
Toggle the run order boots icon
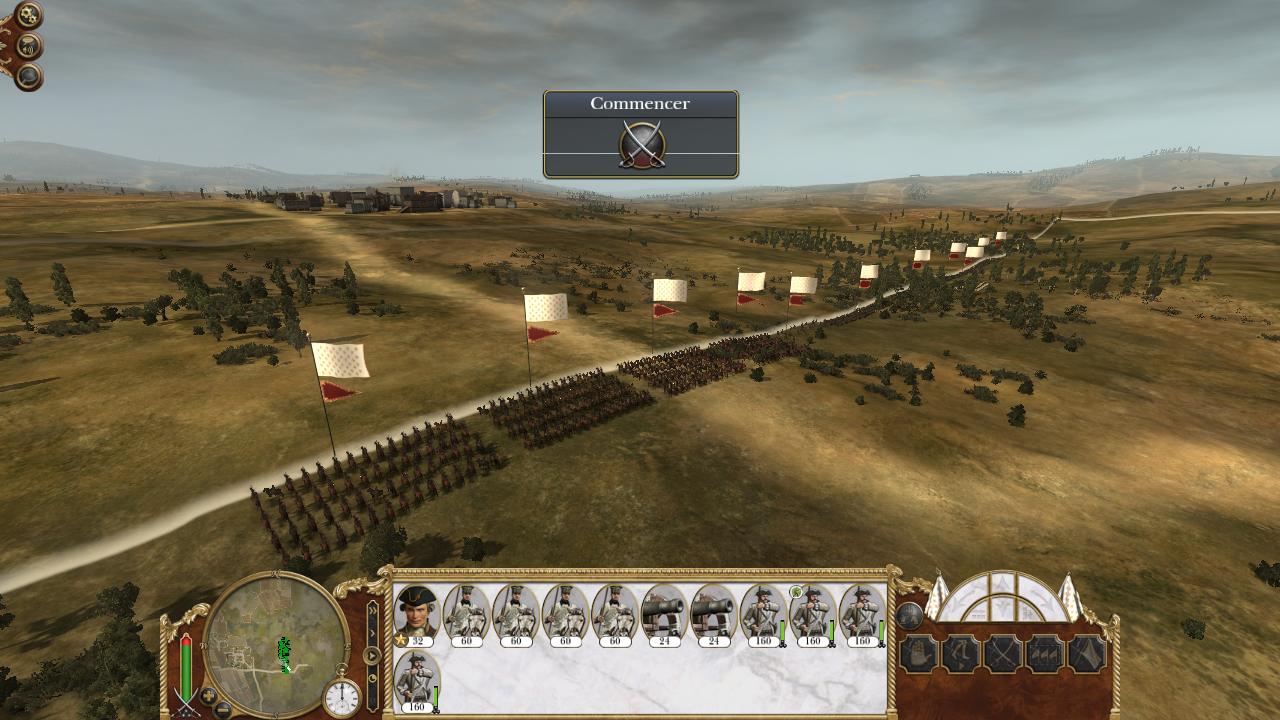[960, 654]
